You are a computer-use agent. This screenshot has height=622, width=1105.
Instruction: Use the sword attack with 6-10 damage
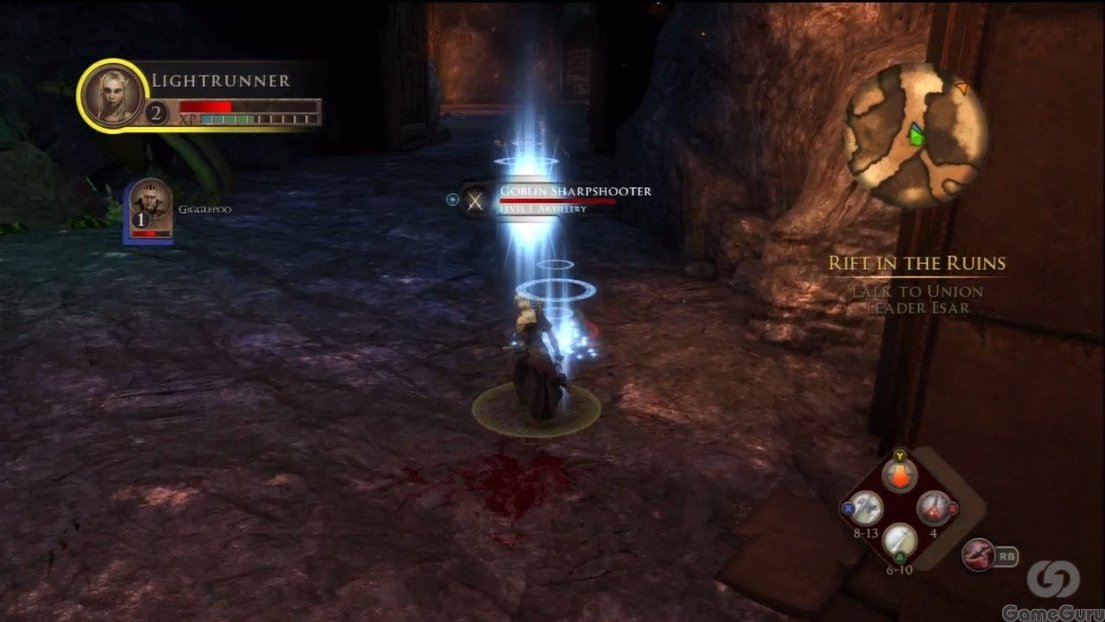coord(900,542)
